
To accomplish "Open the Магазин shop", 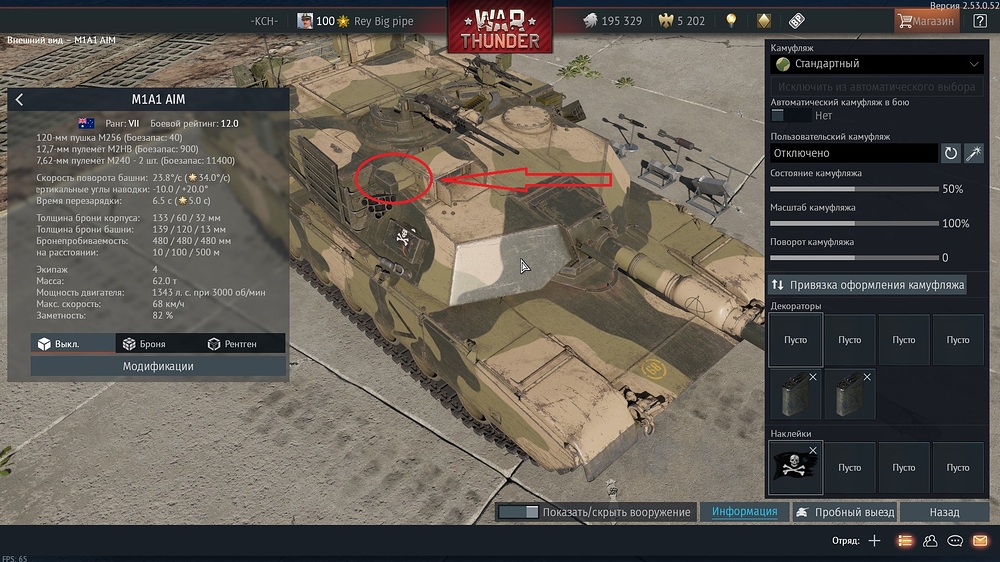I will (x=926, y=20).
